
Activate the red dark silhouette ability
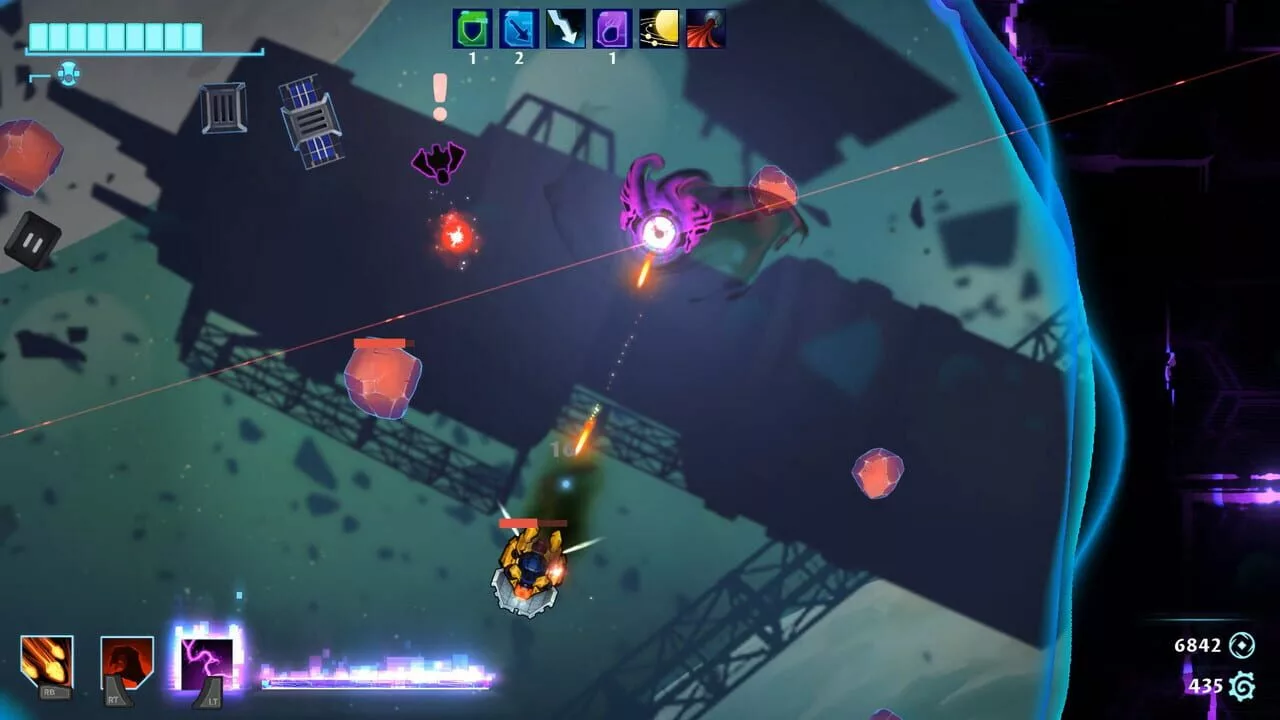pos(127,661)
